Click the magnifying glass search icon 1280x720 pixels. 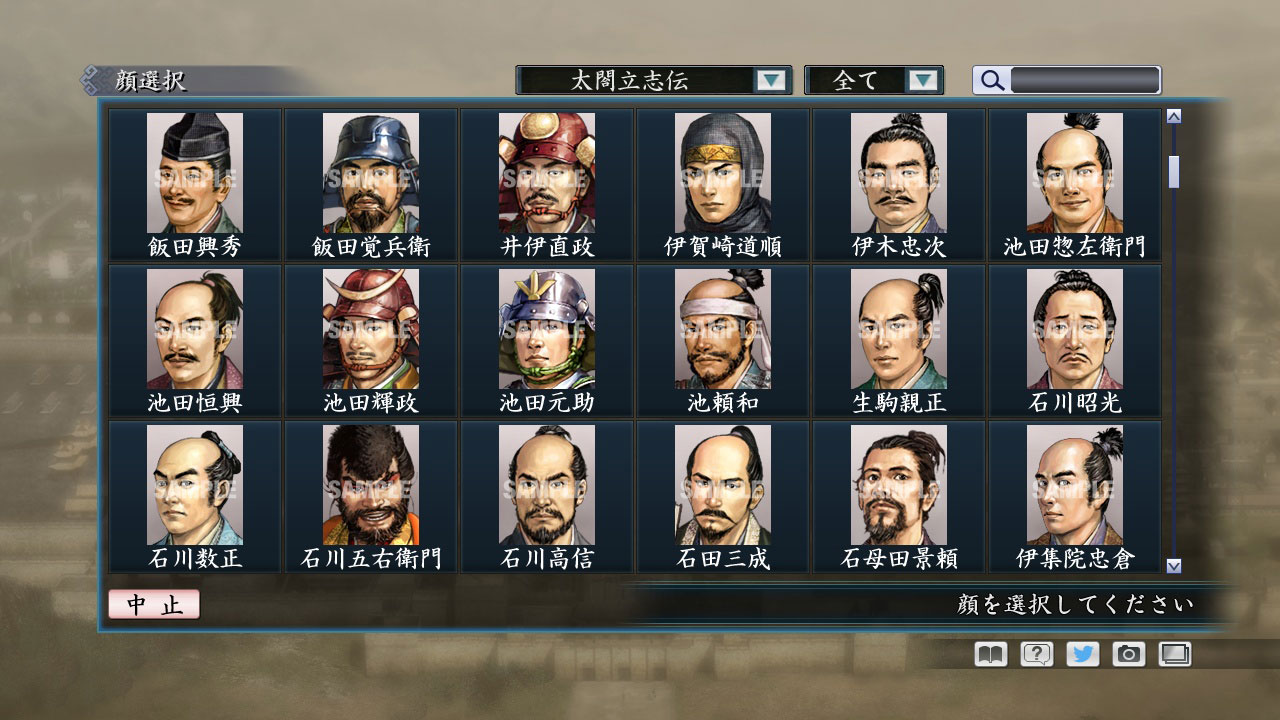[990, 80]
